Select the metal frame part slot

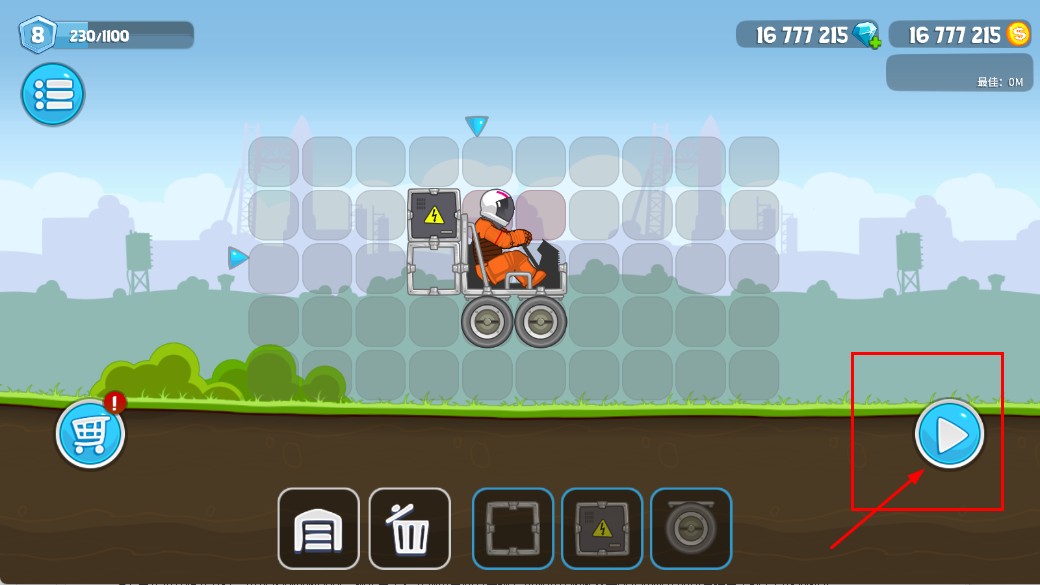[512, 528]
